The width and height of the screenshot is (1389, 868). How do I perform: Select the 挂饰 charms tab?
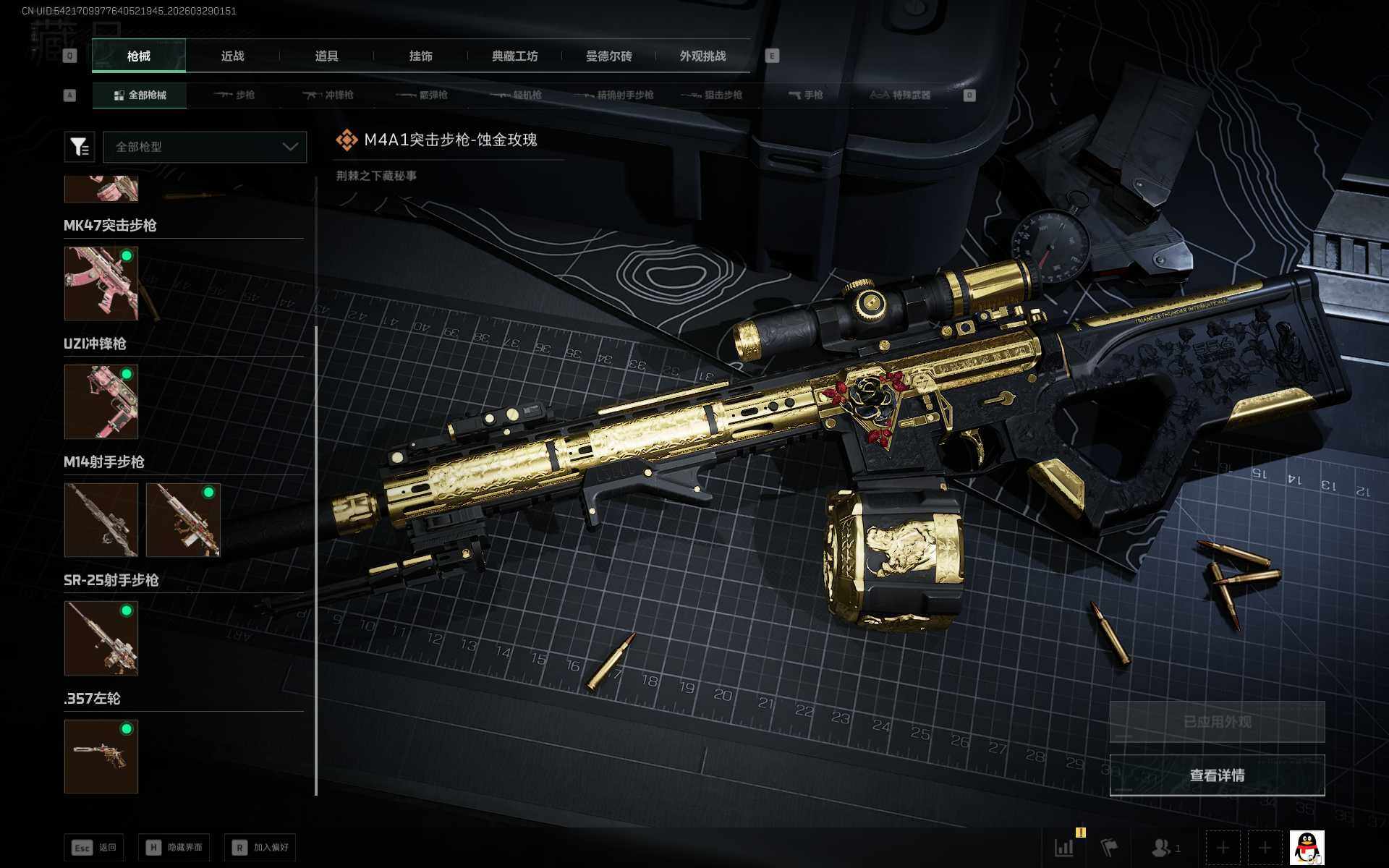pos(420,56)
